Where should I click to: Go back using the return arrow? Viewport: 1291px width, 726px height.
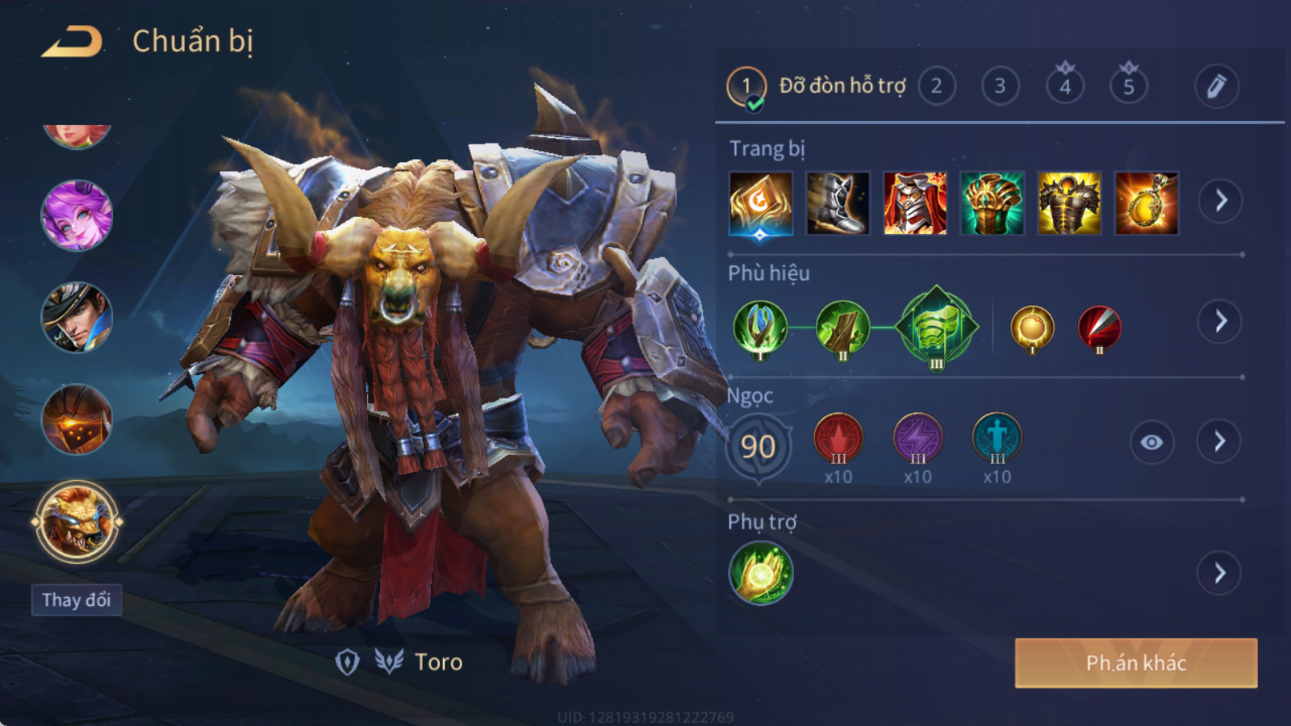coord(72,43)
